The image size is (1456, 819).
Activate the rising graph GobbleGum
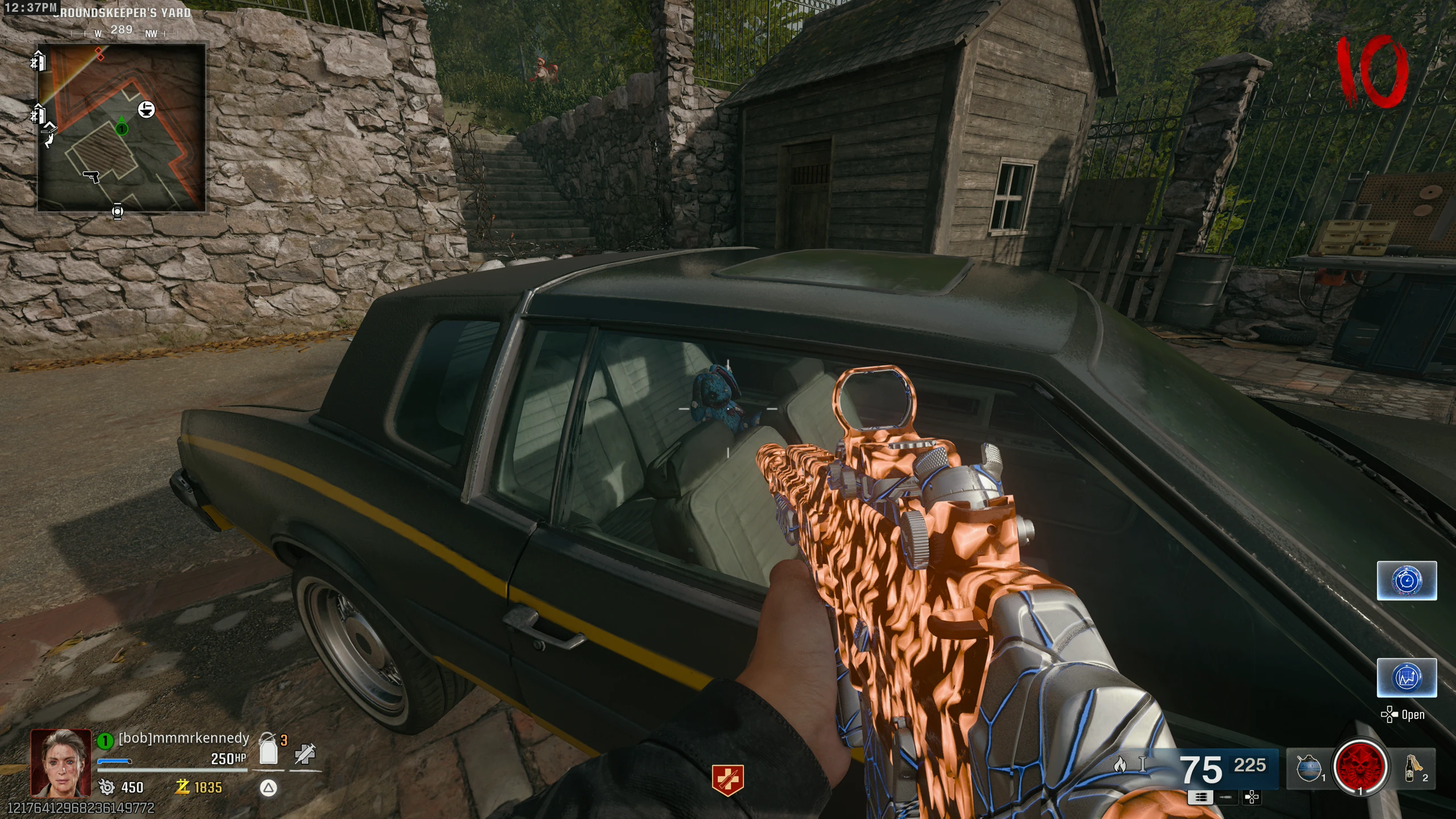coord(1407,677)
